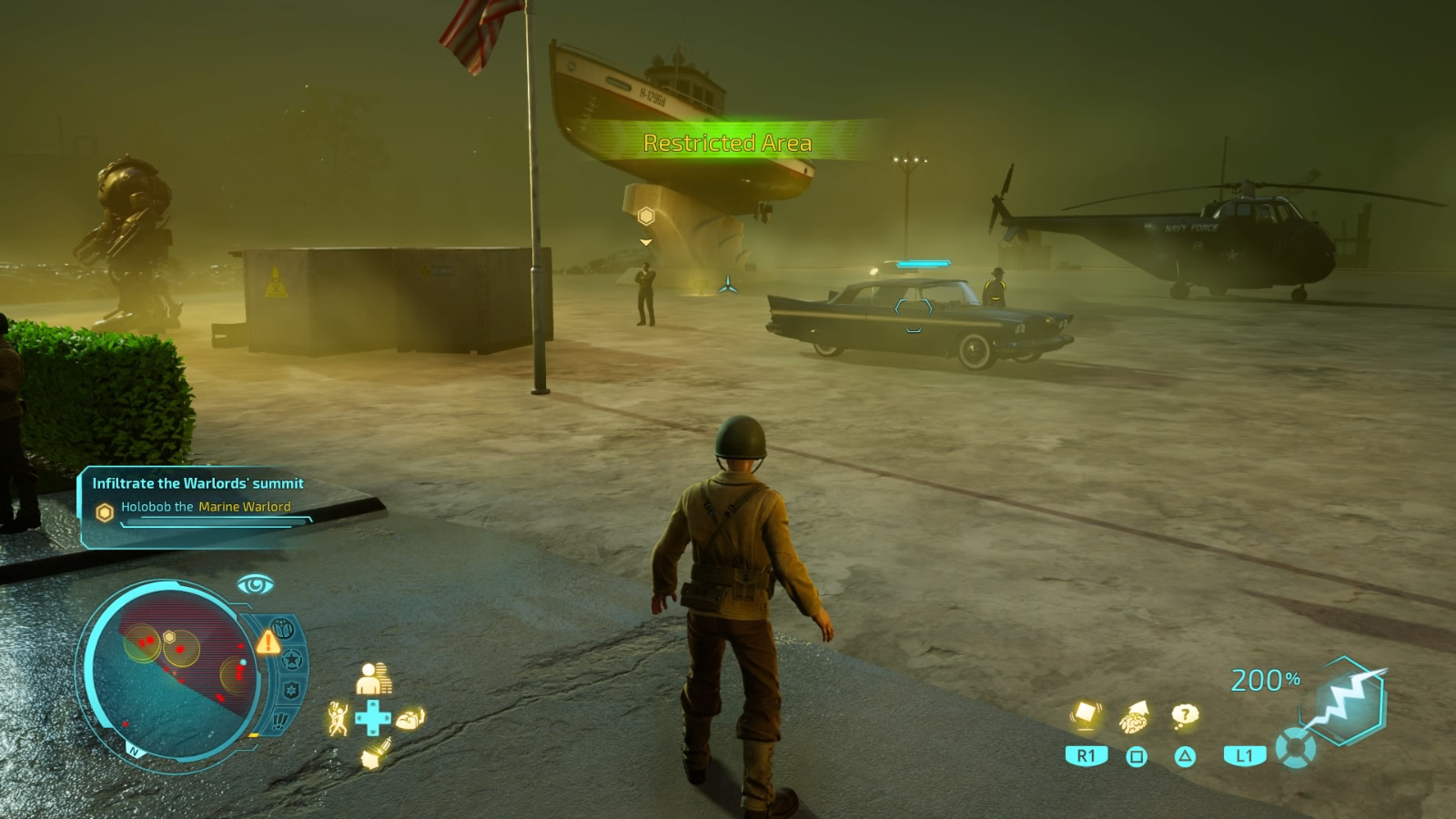Click the orange warning triangle alert icon

coord(268,643)
